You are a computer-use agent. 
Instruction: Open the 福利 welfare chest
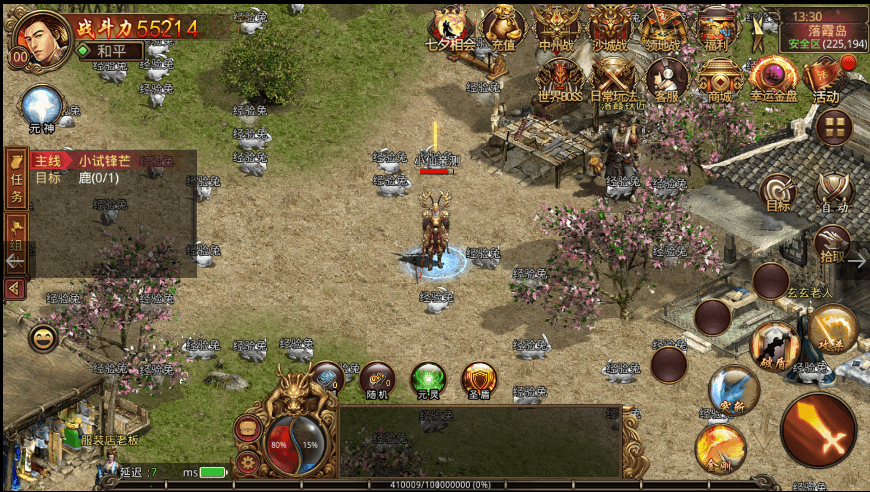tap(716, 26)
